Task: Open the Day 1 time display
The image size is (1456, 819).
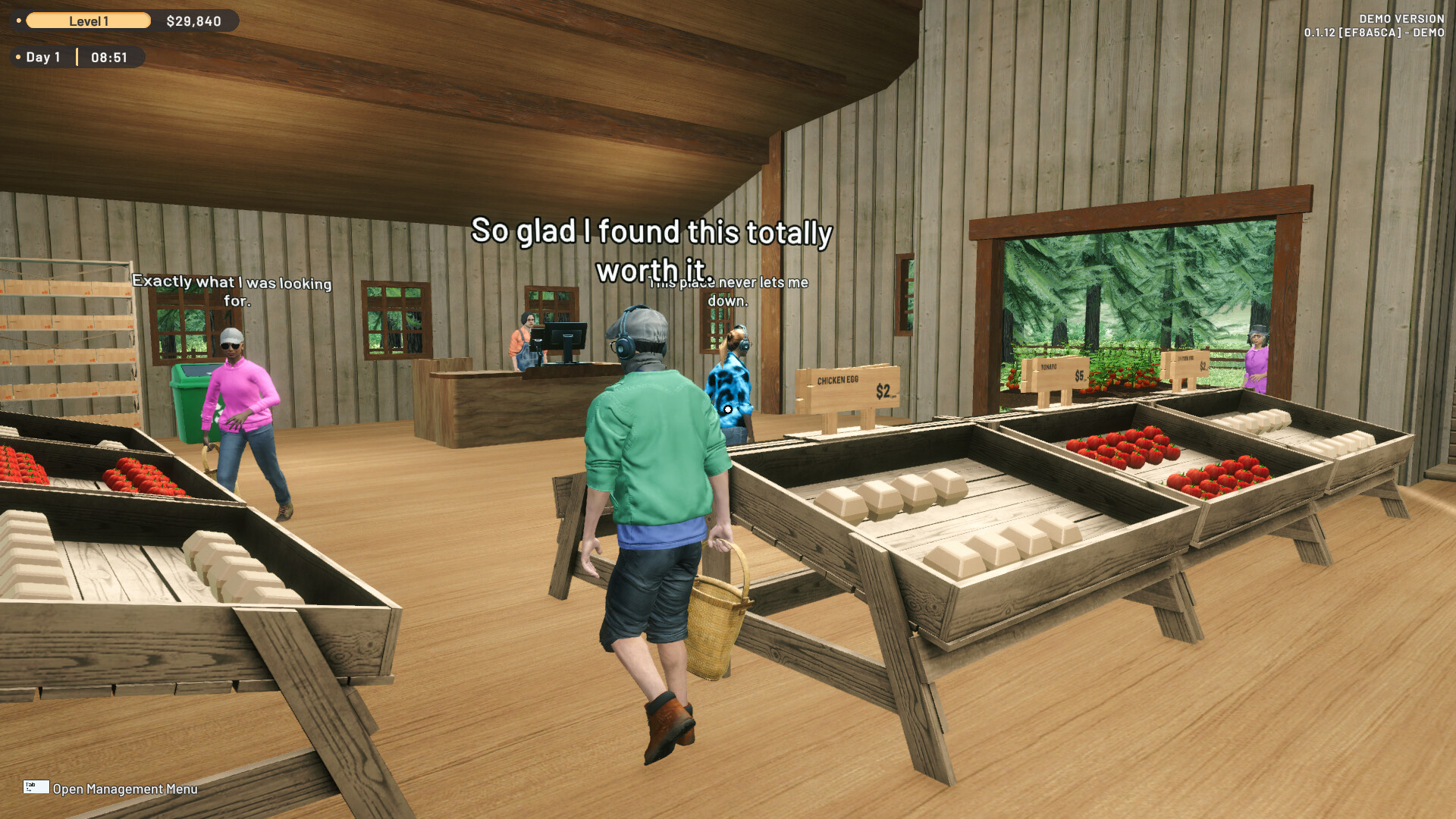Action: point(109,57)
